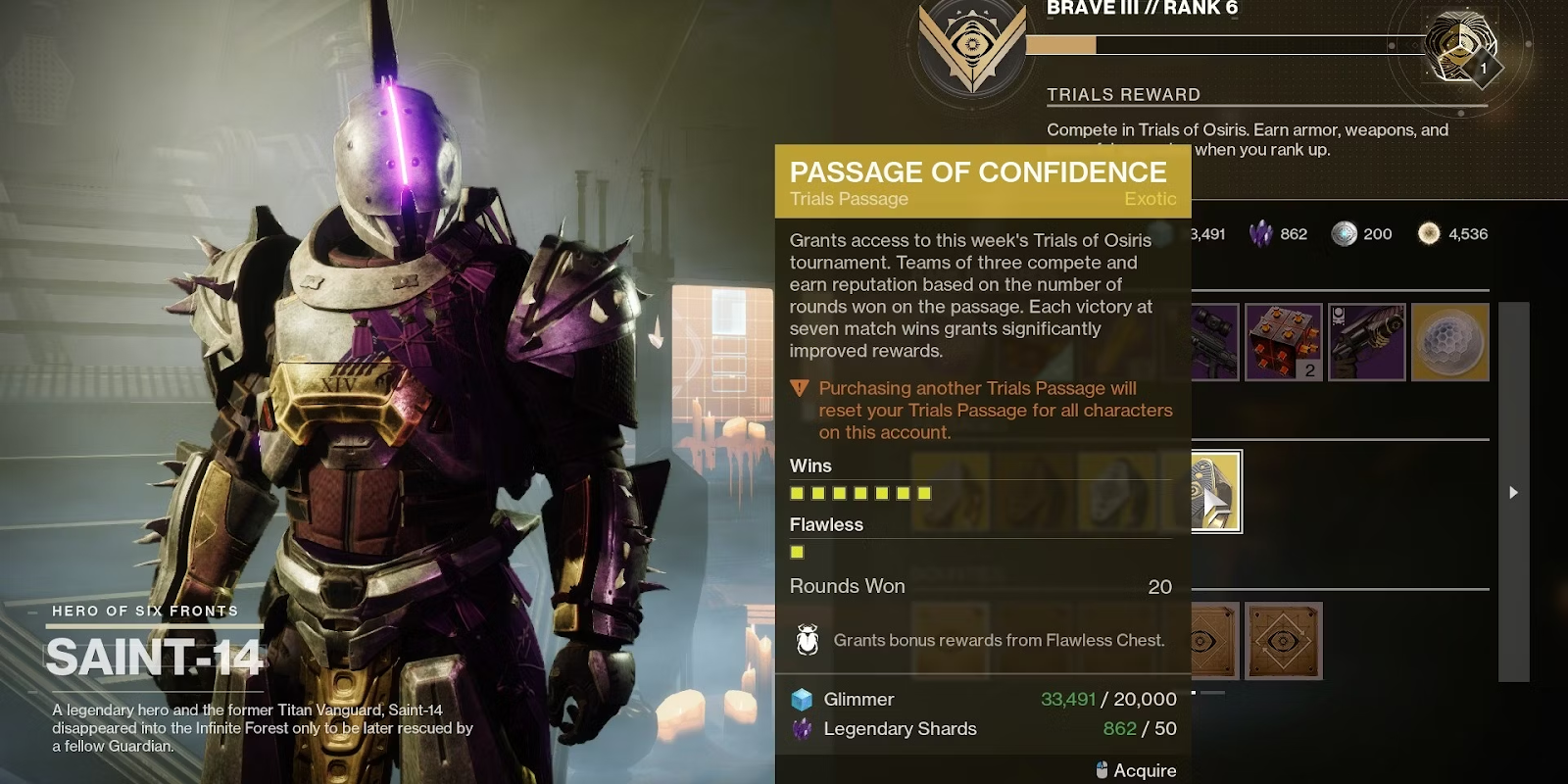Inspect the hand cannon weapon slot

tap(1366, 342)
